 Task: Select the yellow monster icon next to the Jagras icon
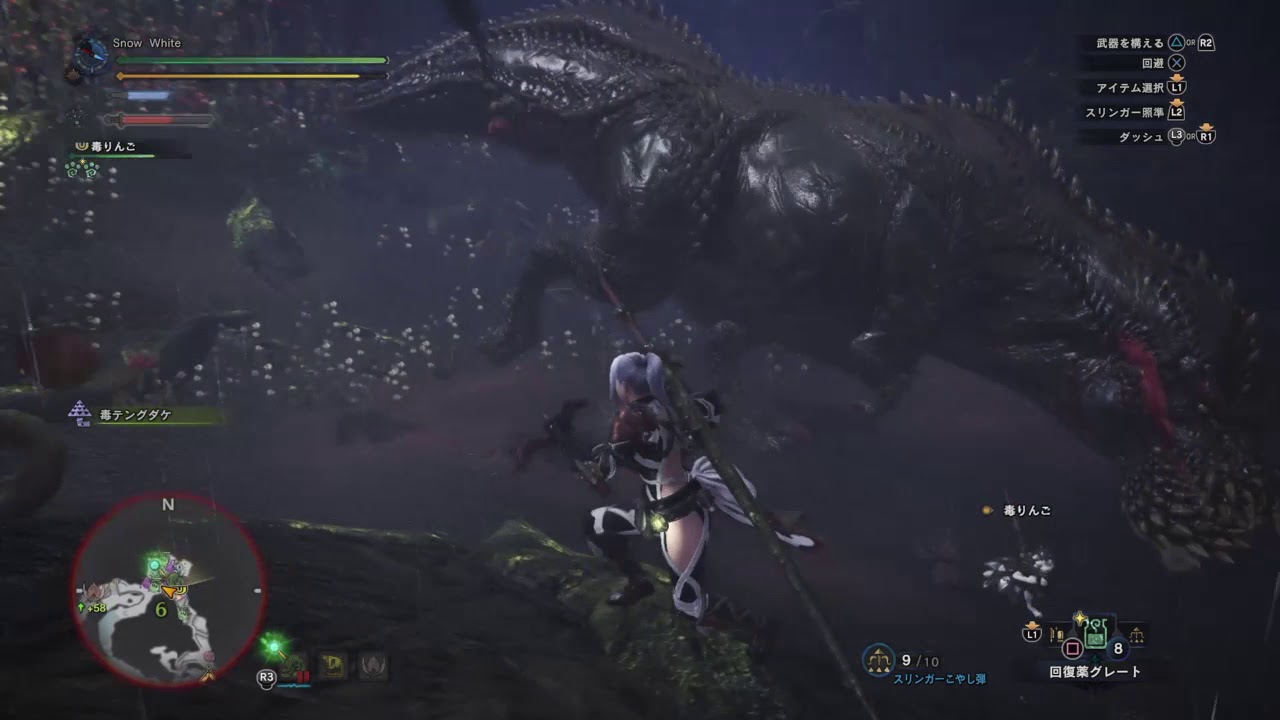pyautogui.click(x=332, y=666)
